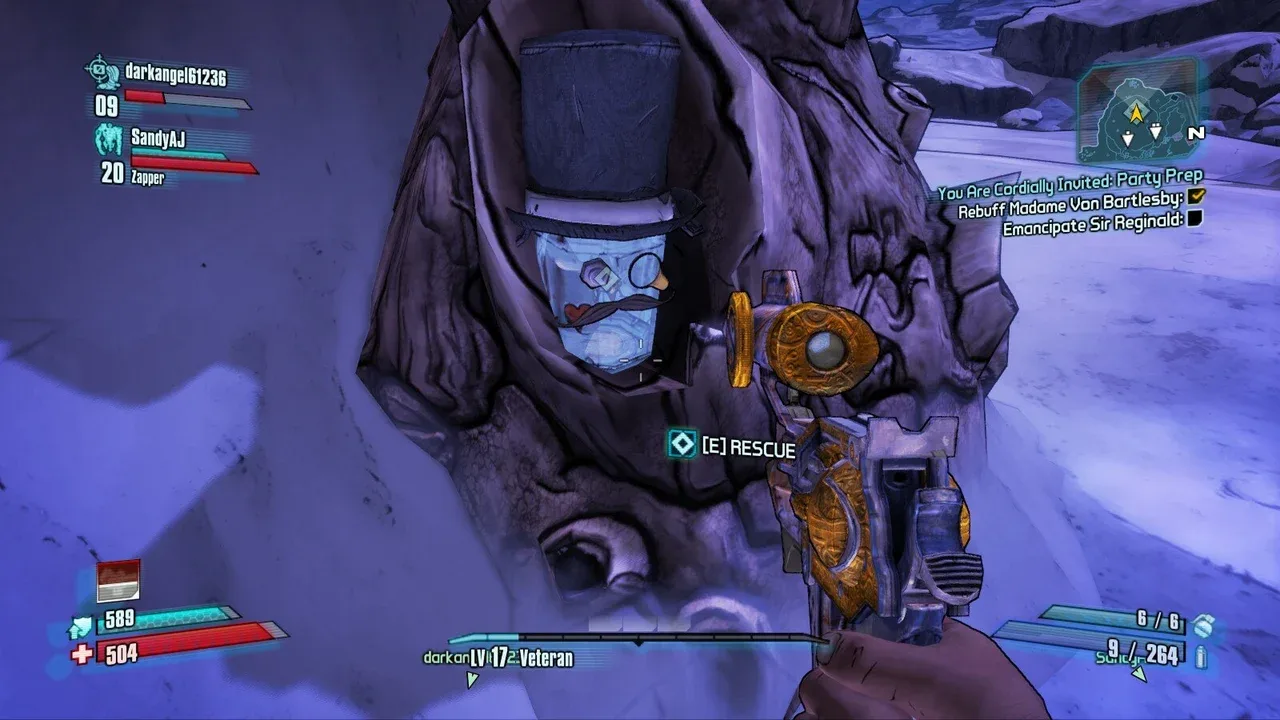
Task: Open the minimap in the top right corner
Action: 1140,115
